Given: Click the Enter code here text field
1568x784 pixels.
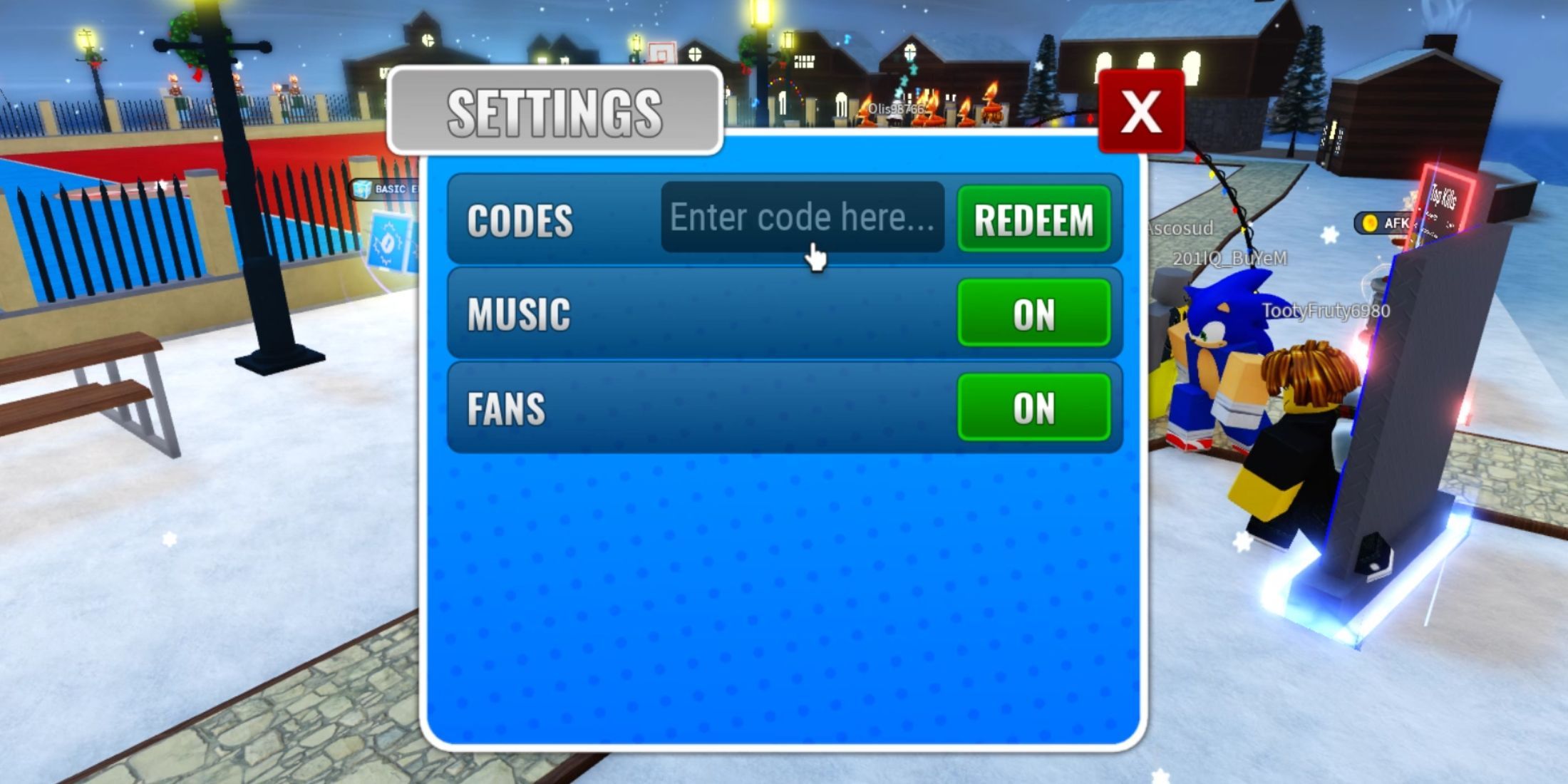Looking at the screenshot, I should coord(802,217).
